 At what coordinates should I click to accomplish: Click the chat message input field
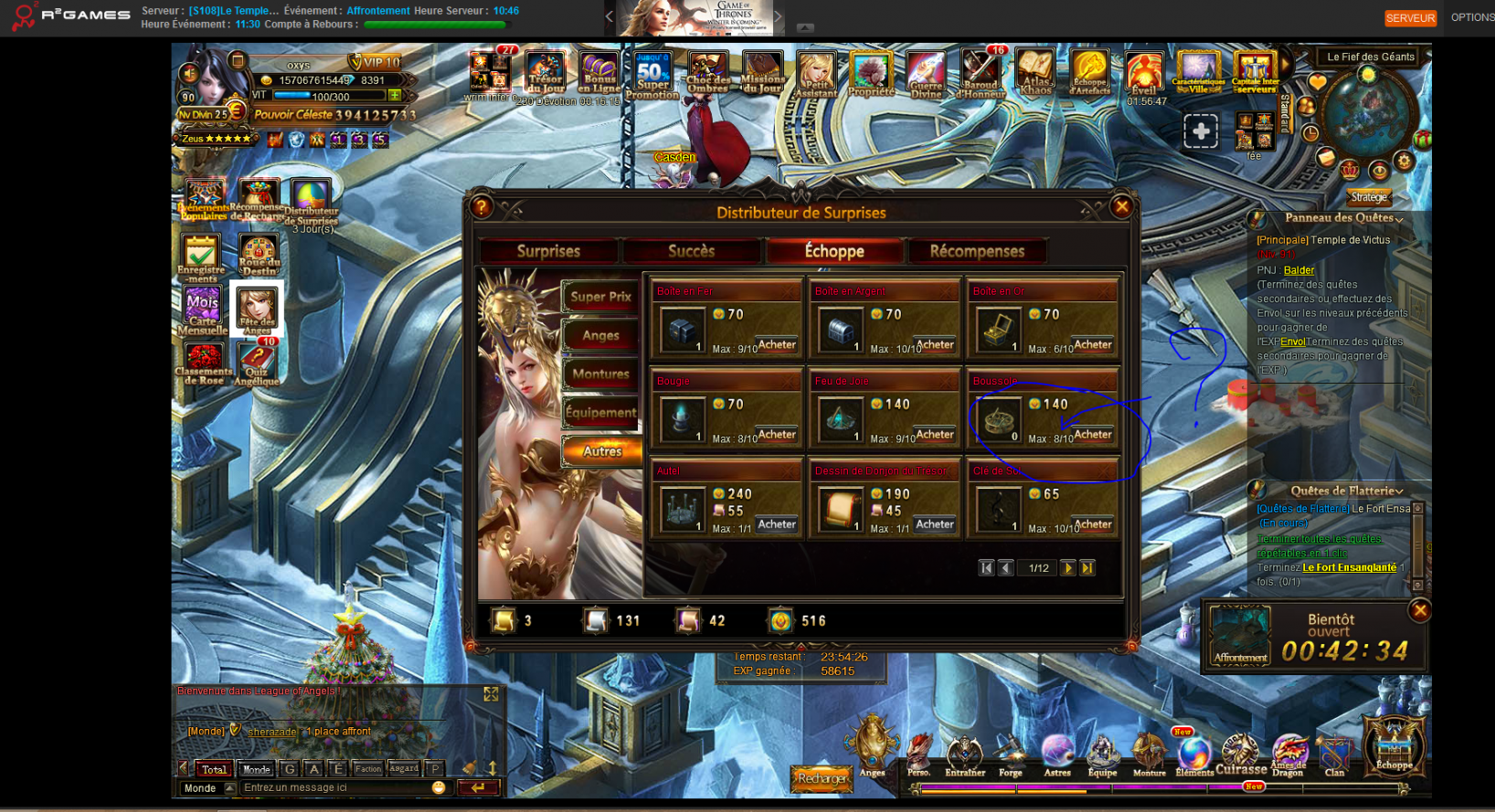(334, 787)
